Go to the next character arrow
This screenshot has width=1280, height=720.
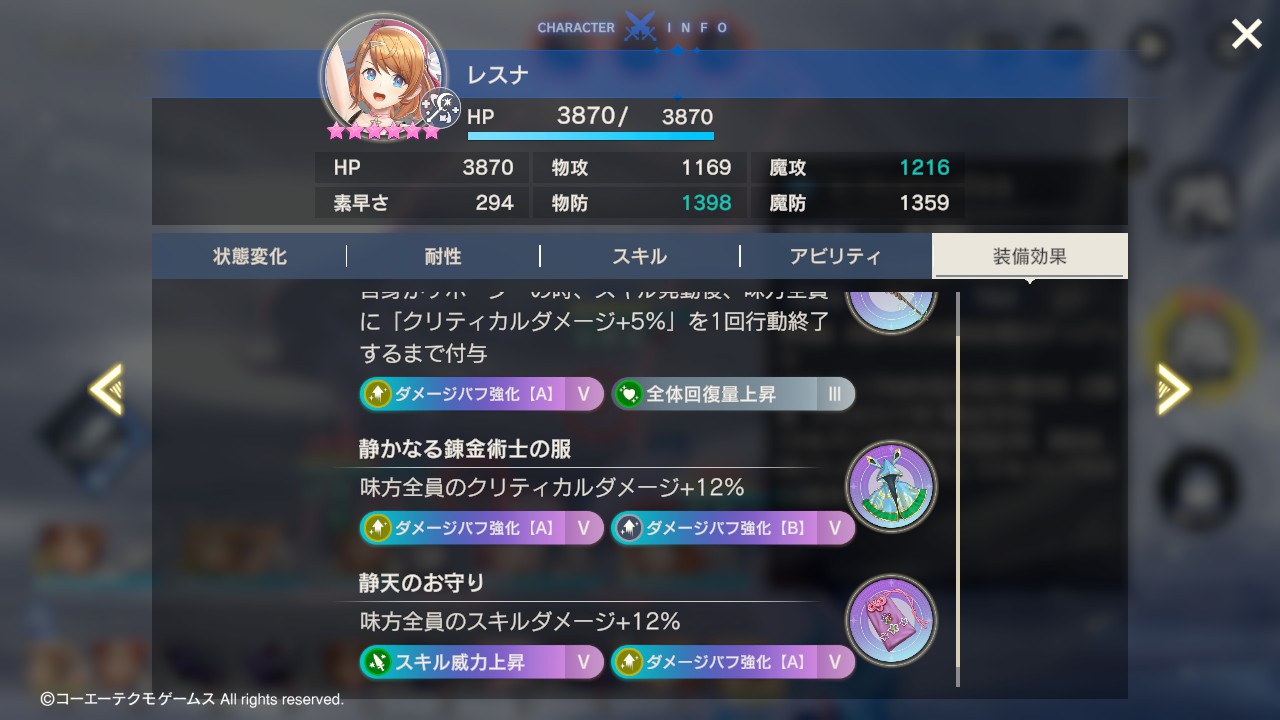tap(1173, 388)
